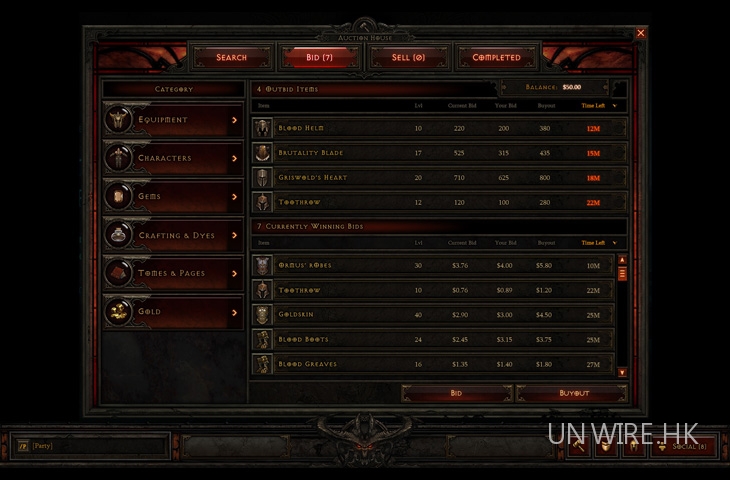The height and width of the screenshot is (480, 730).
Task: Click the Bid button
Action: (x=456, y=393)
